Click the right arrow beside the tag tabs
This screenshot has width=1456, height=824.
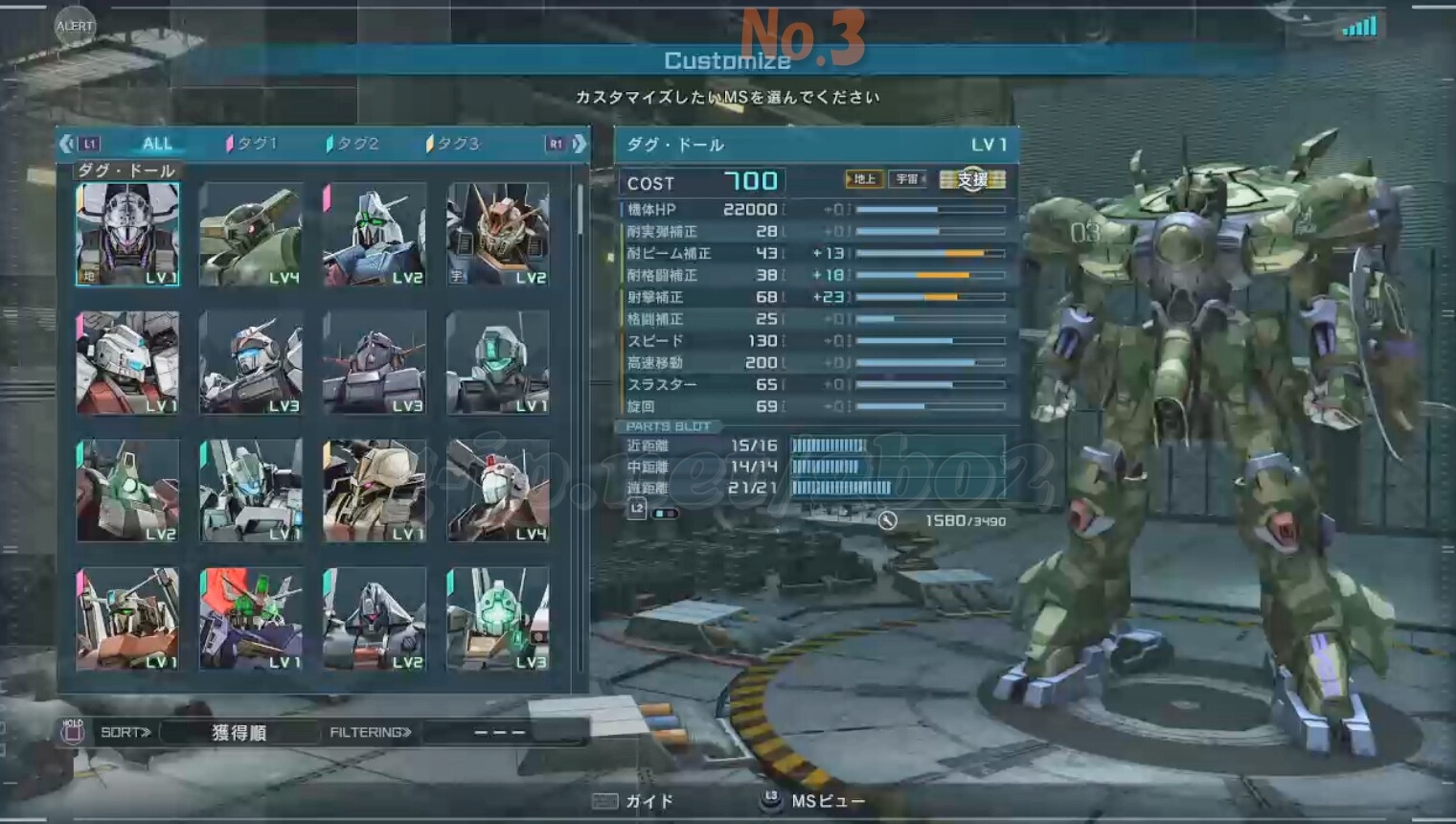tap(579, 144)
